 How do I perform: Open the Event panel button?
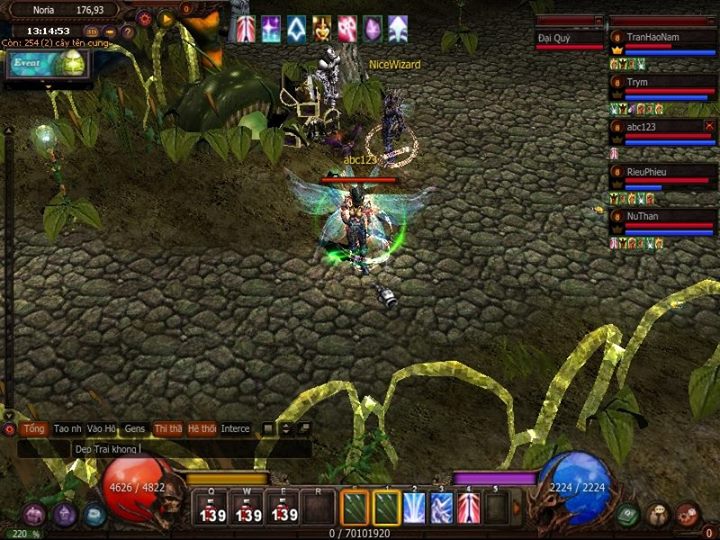tap(47, 63)
